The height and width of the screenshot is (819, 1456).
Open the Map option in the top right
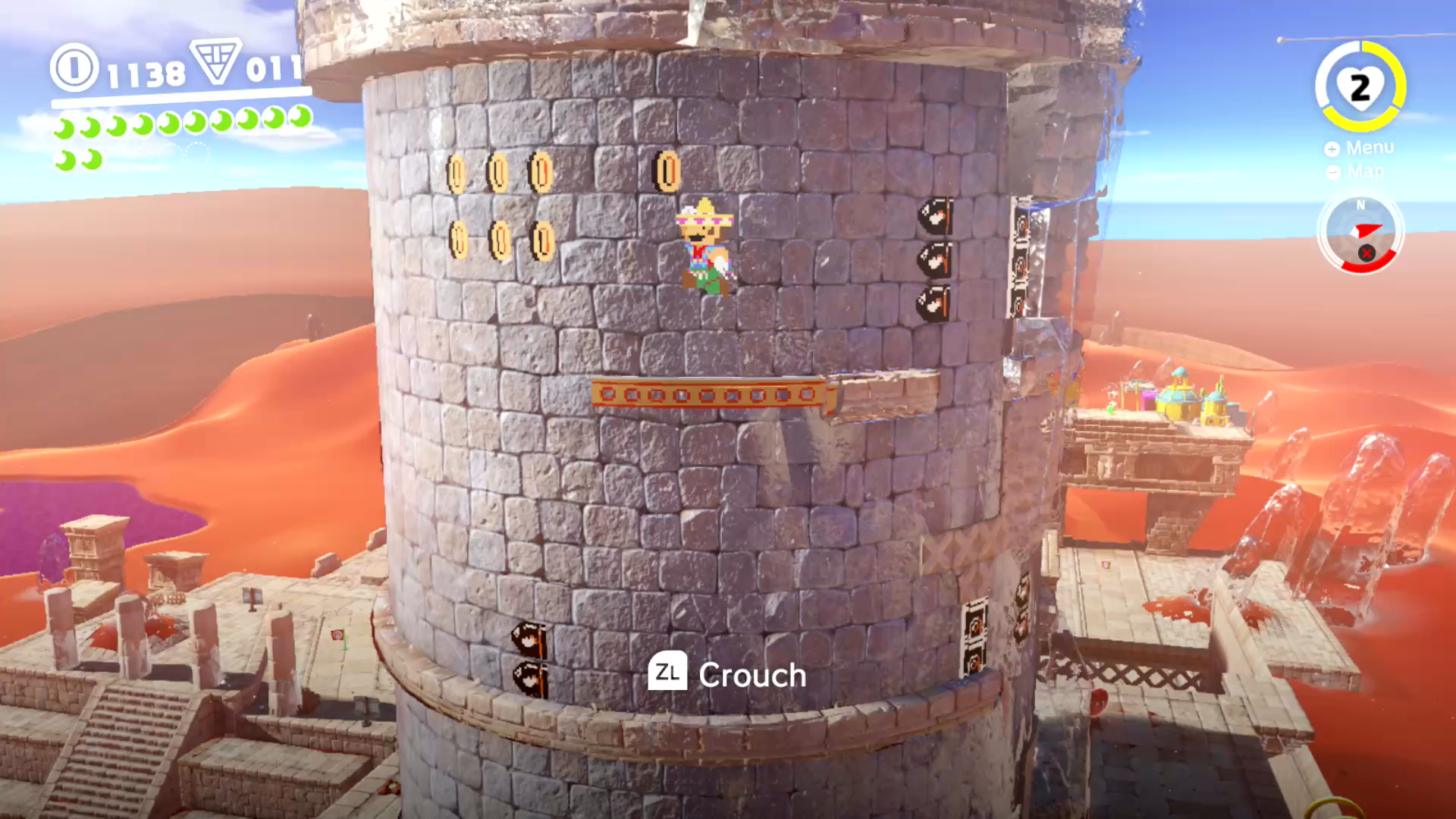[x=1365, y=172]
